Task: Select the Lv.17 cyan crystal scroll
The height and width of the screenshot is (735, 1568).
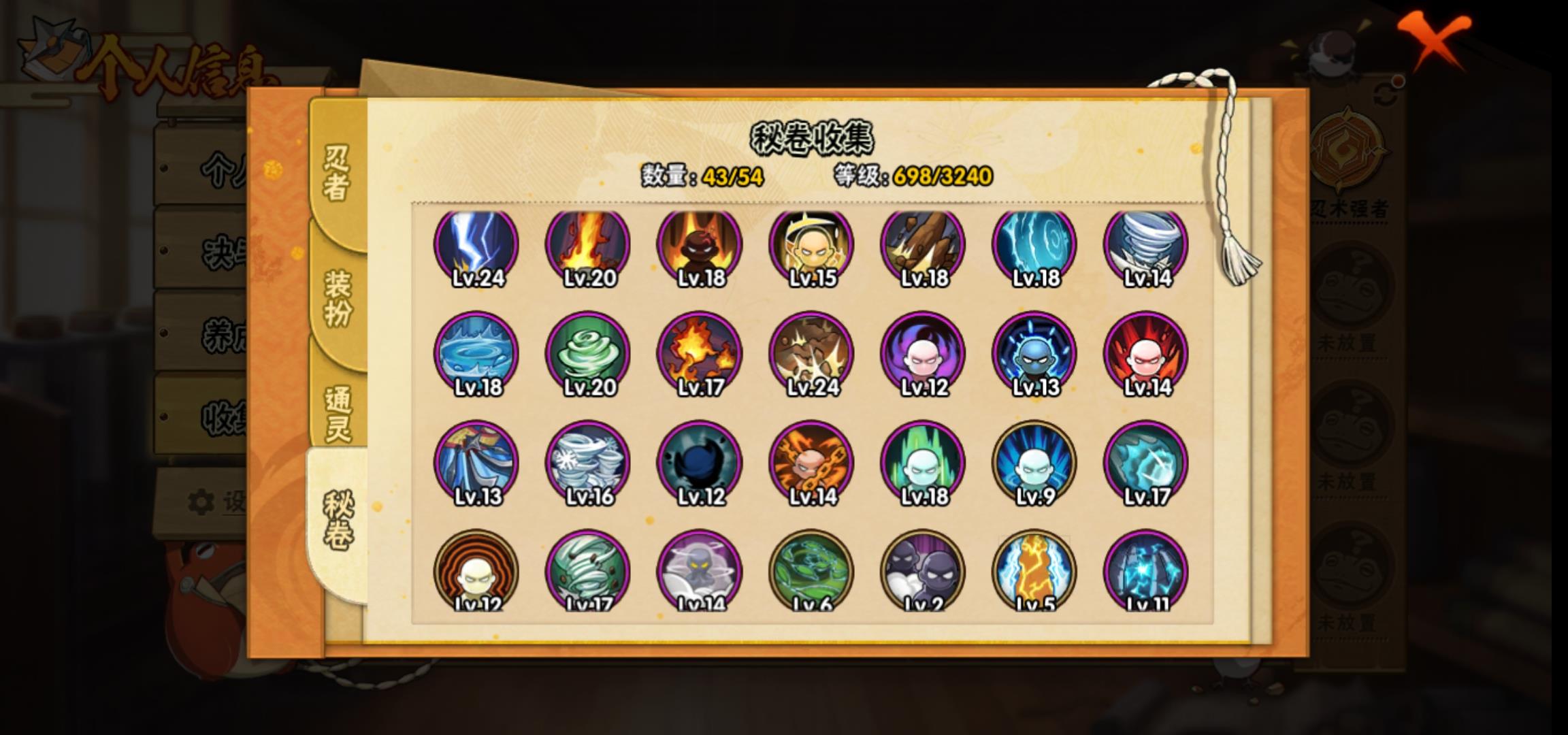Action: 1146,464
